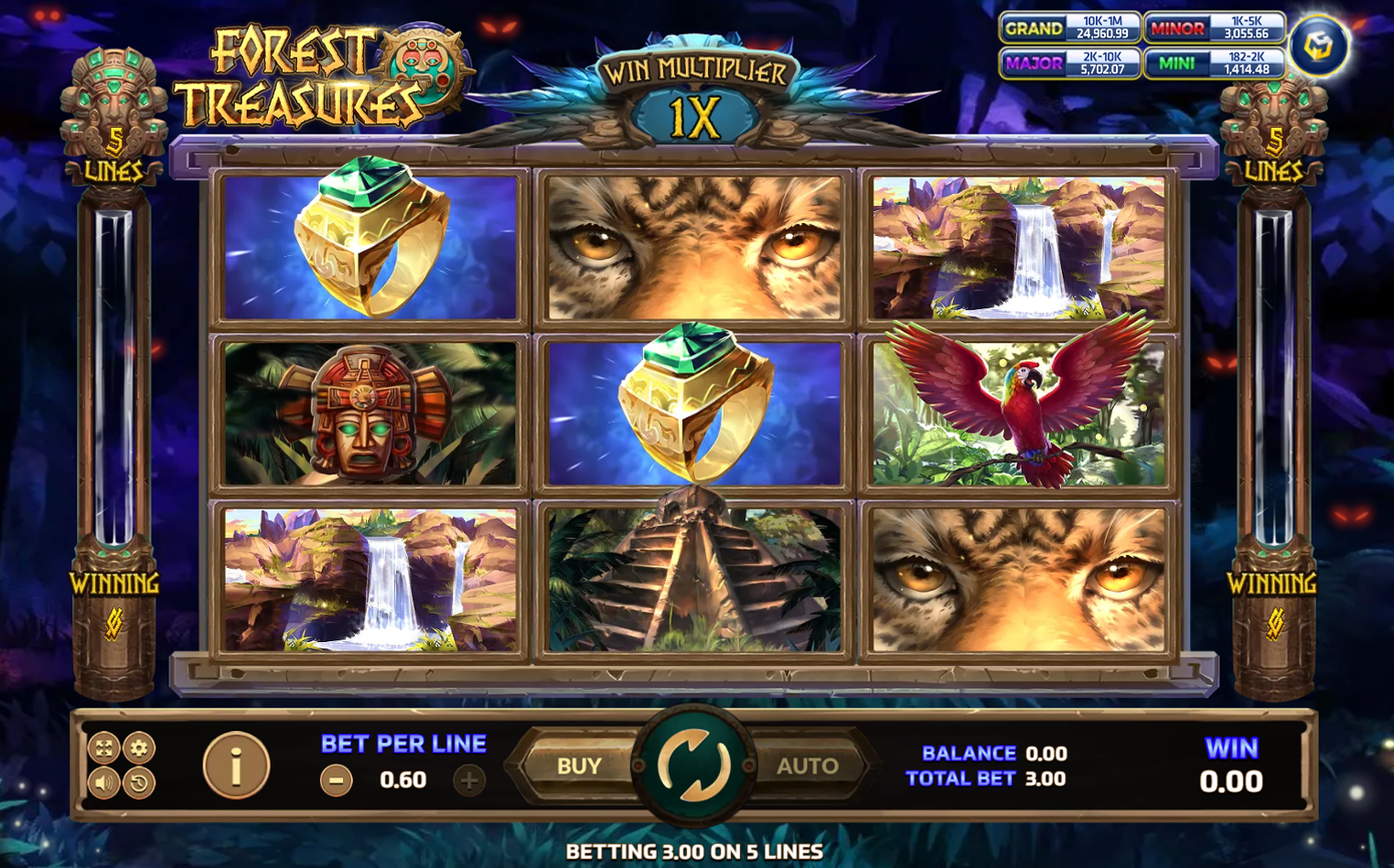Screen dimensions: 1394x868
Task: Open the game settings gear icon
Action: coord(139,746)
